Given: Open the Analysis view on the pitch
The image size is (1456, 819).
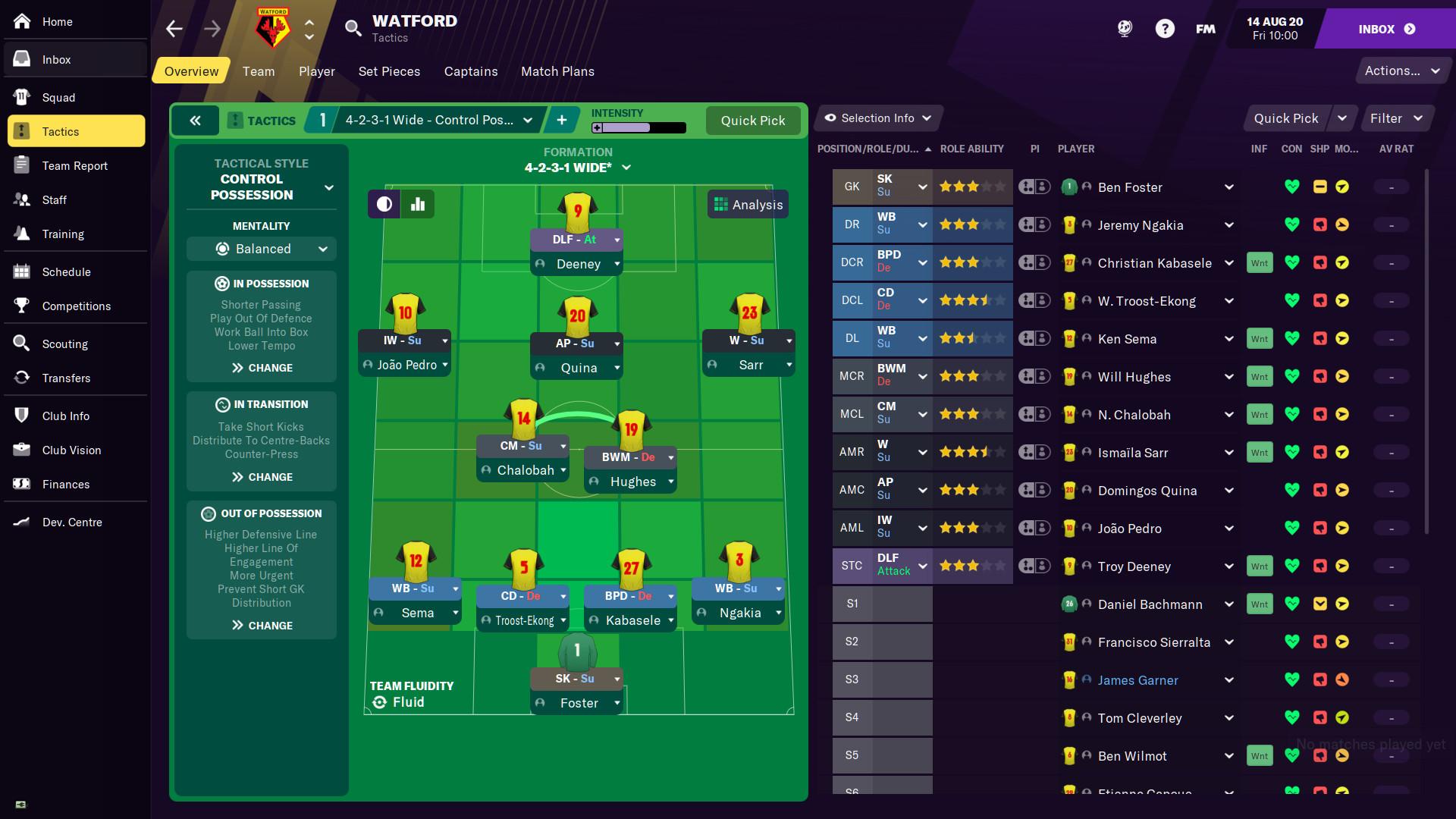Looking at the screenshot, I should 748,203.
